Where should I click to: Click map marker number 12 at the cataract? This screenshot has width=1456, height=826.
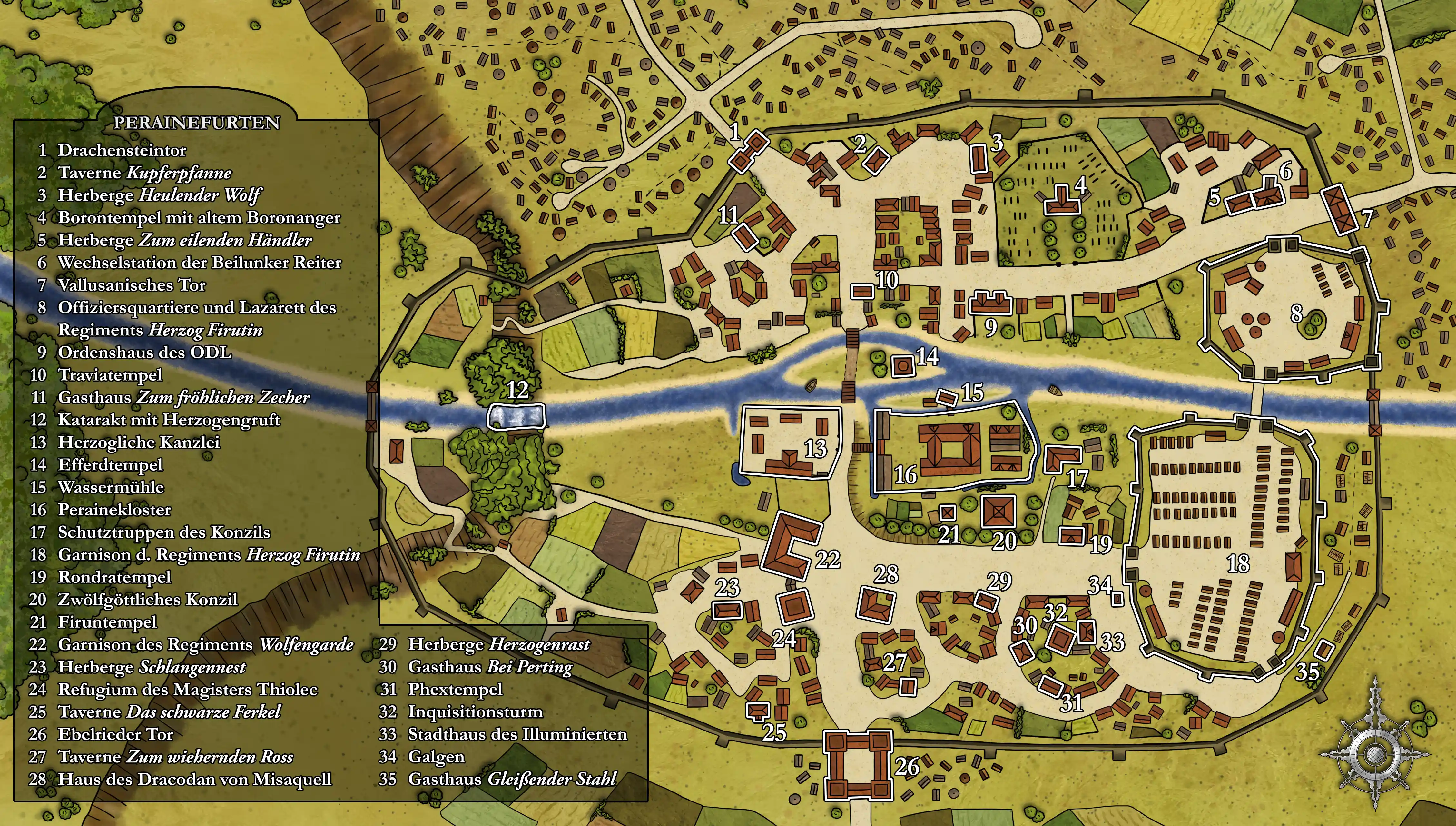(x=517, y=390)
